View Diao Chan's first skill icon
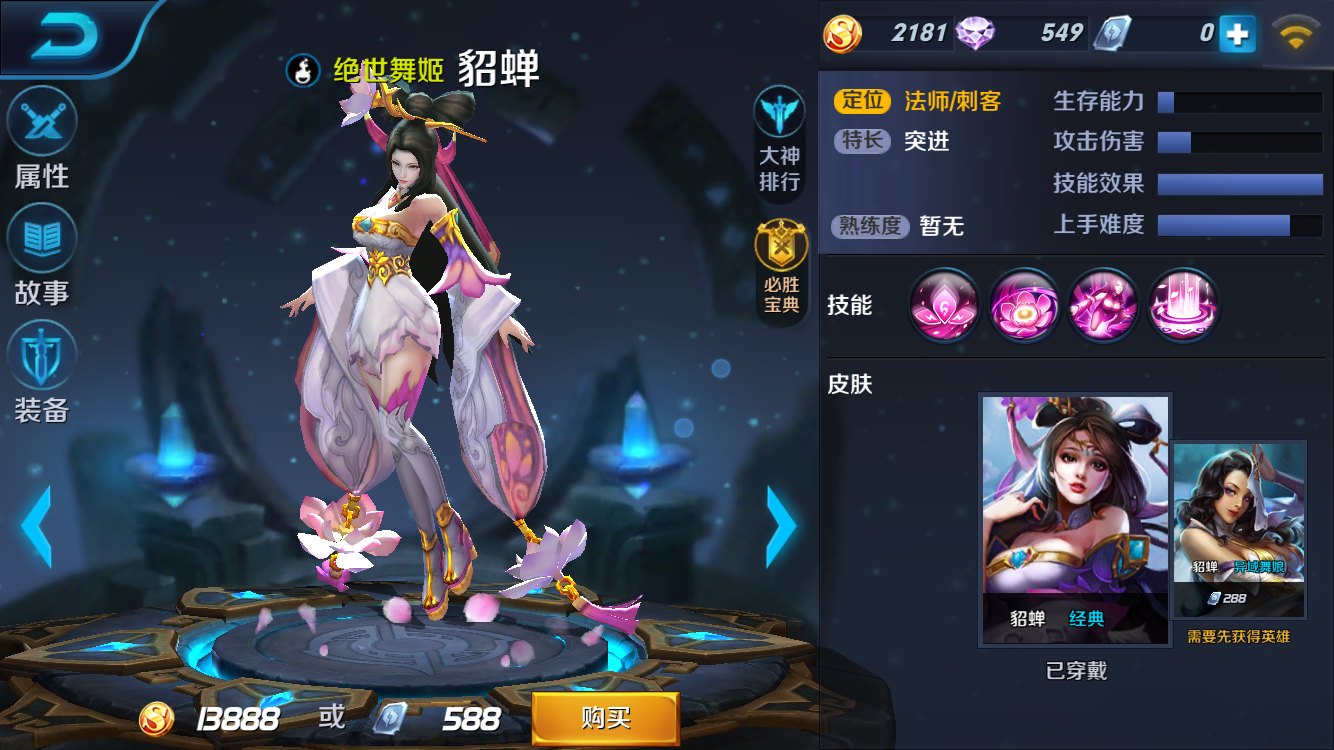Screen dimensions: 1334x750 pos(943,307)
